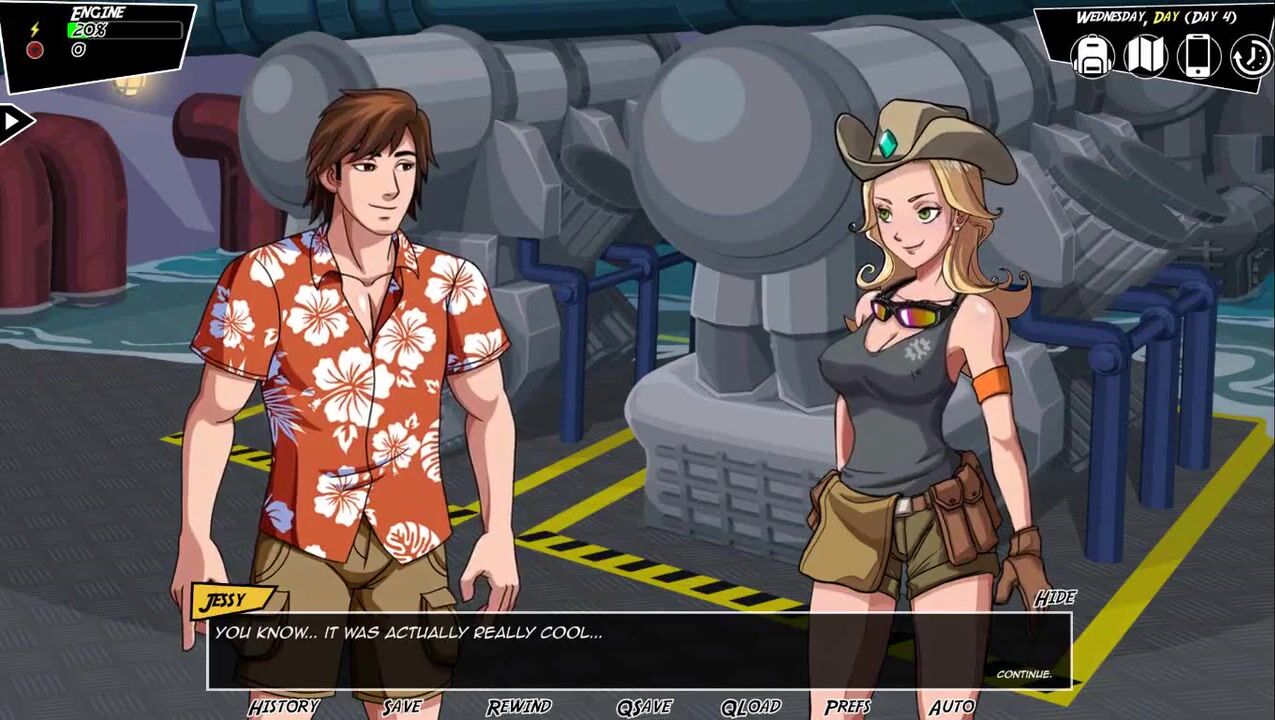Click the clock time-skip icon

coord(1250,57)
